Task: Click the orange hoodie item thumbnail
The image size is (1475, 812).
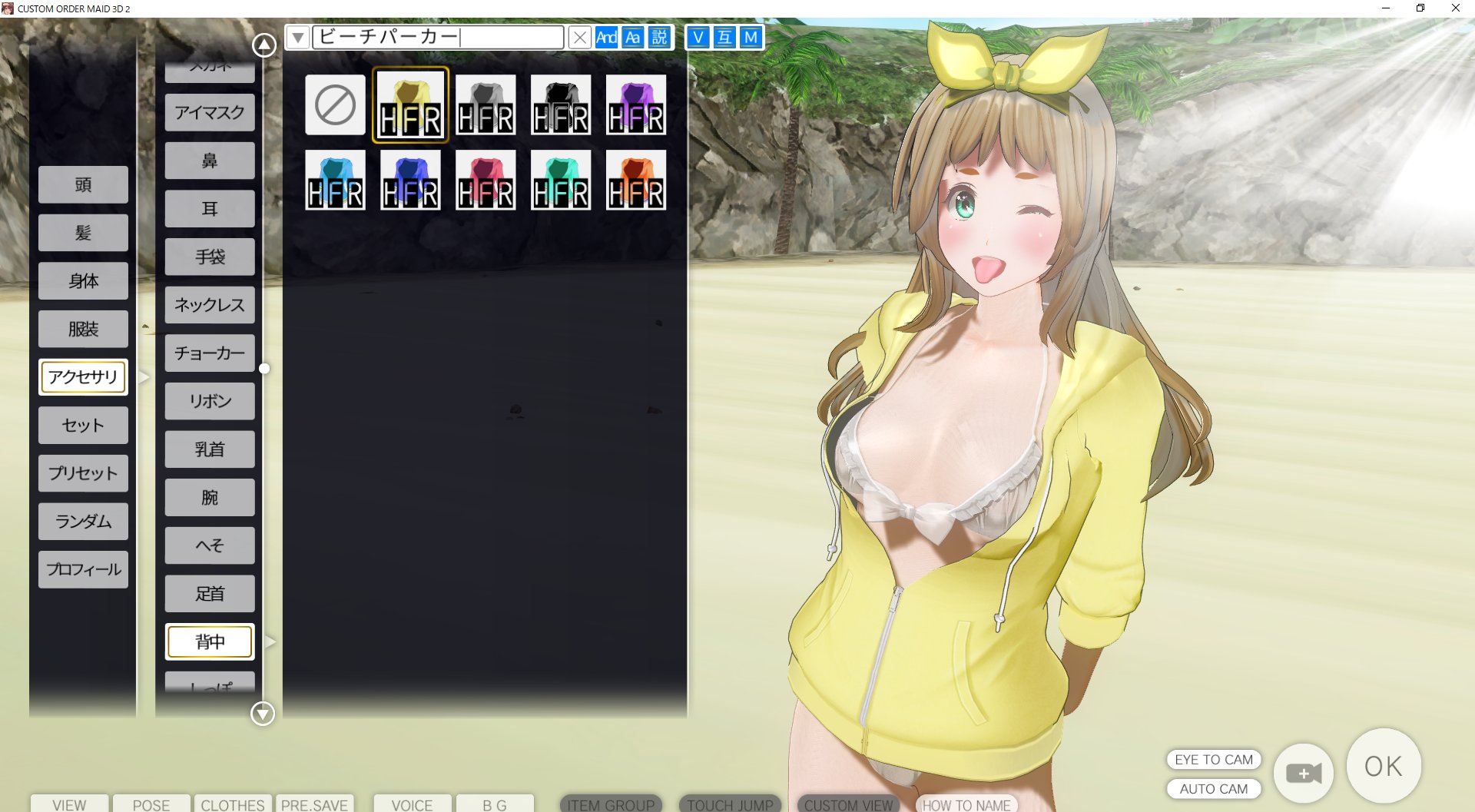Action: (636, 180)
